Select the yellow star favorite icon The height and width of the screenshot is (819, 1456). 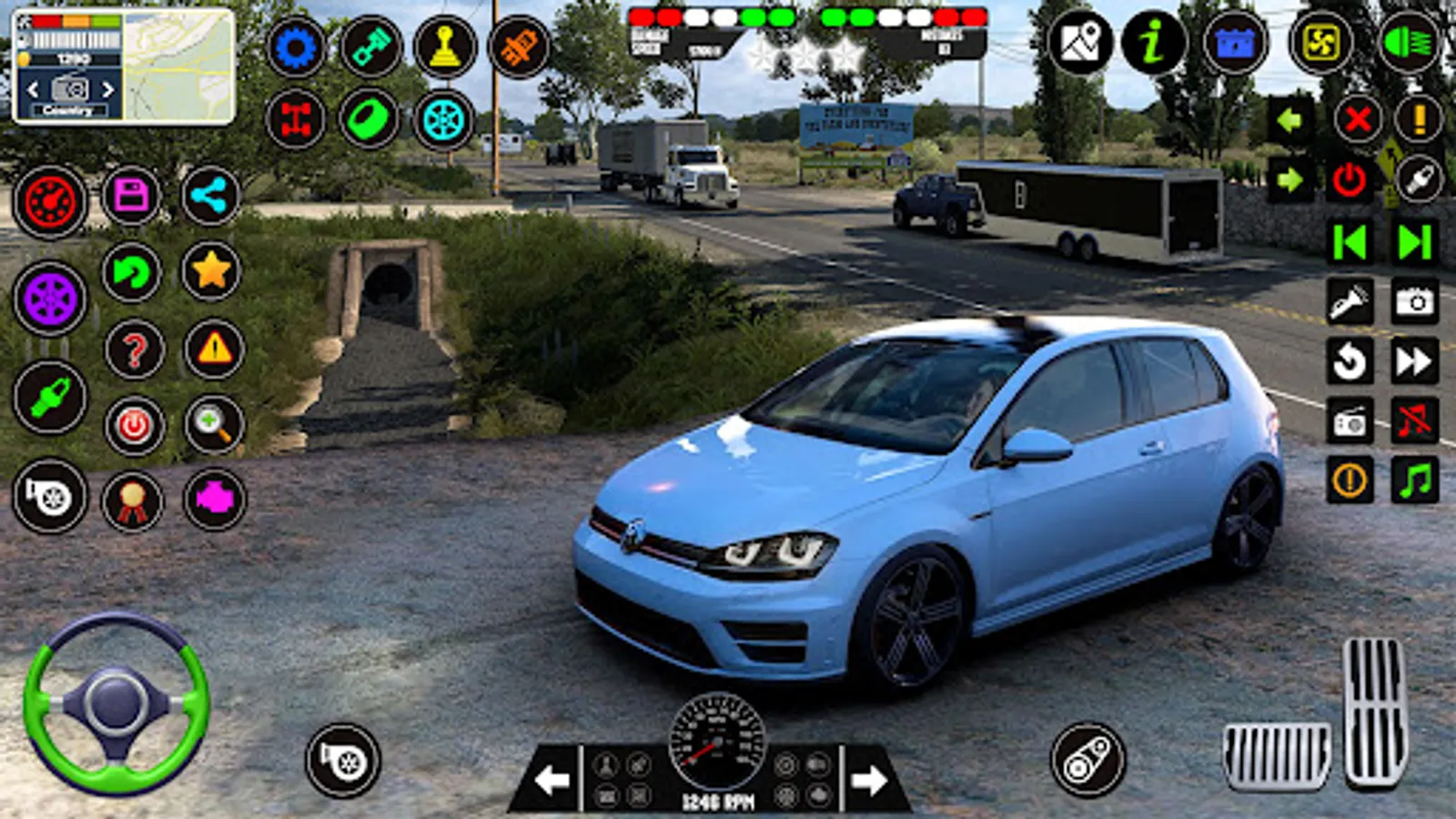pos(211,271)
